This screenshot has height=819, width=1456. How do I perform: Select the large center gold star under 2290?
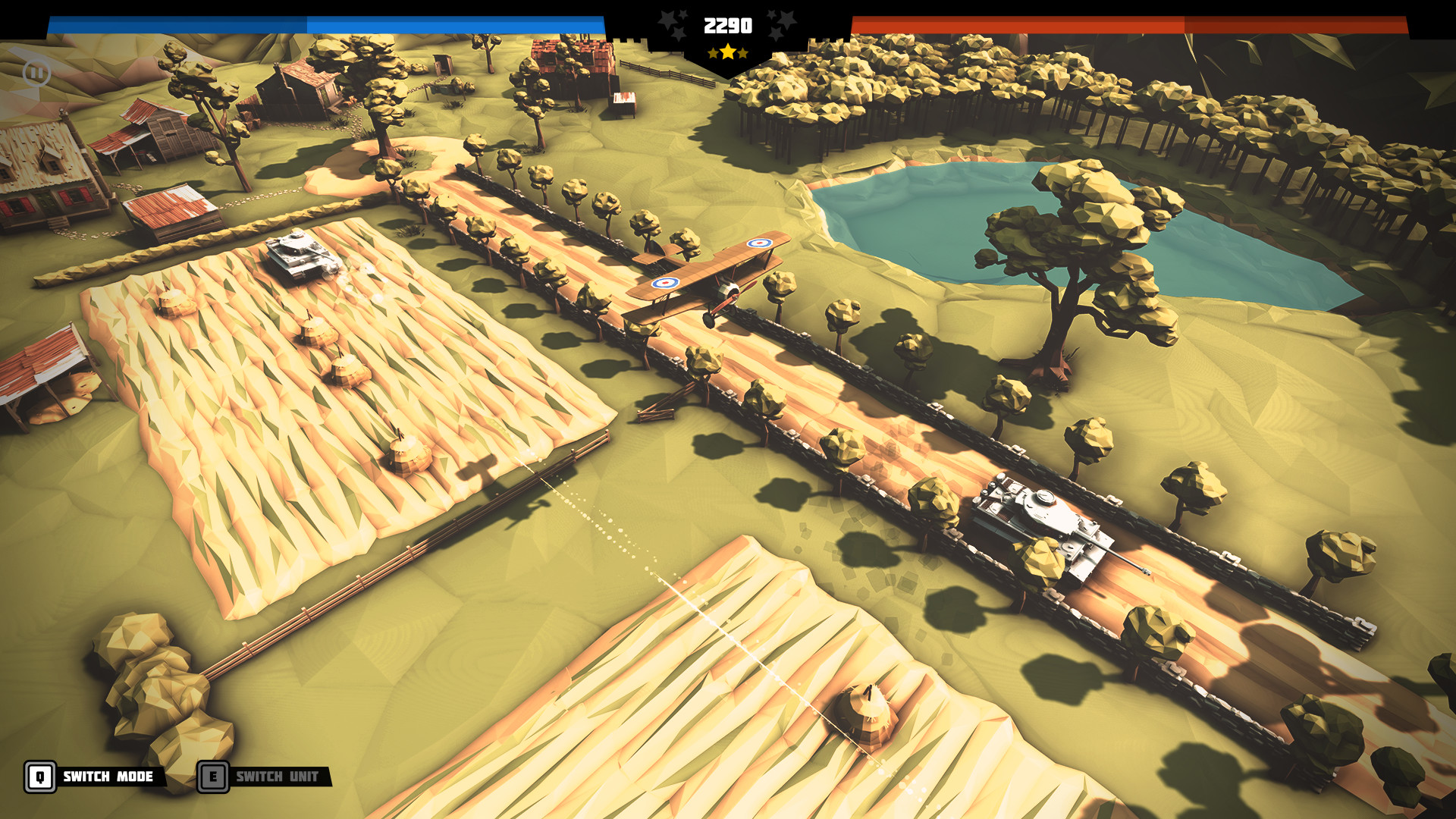pyautogui.click(x=726, y=53)
